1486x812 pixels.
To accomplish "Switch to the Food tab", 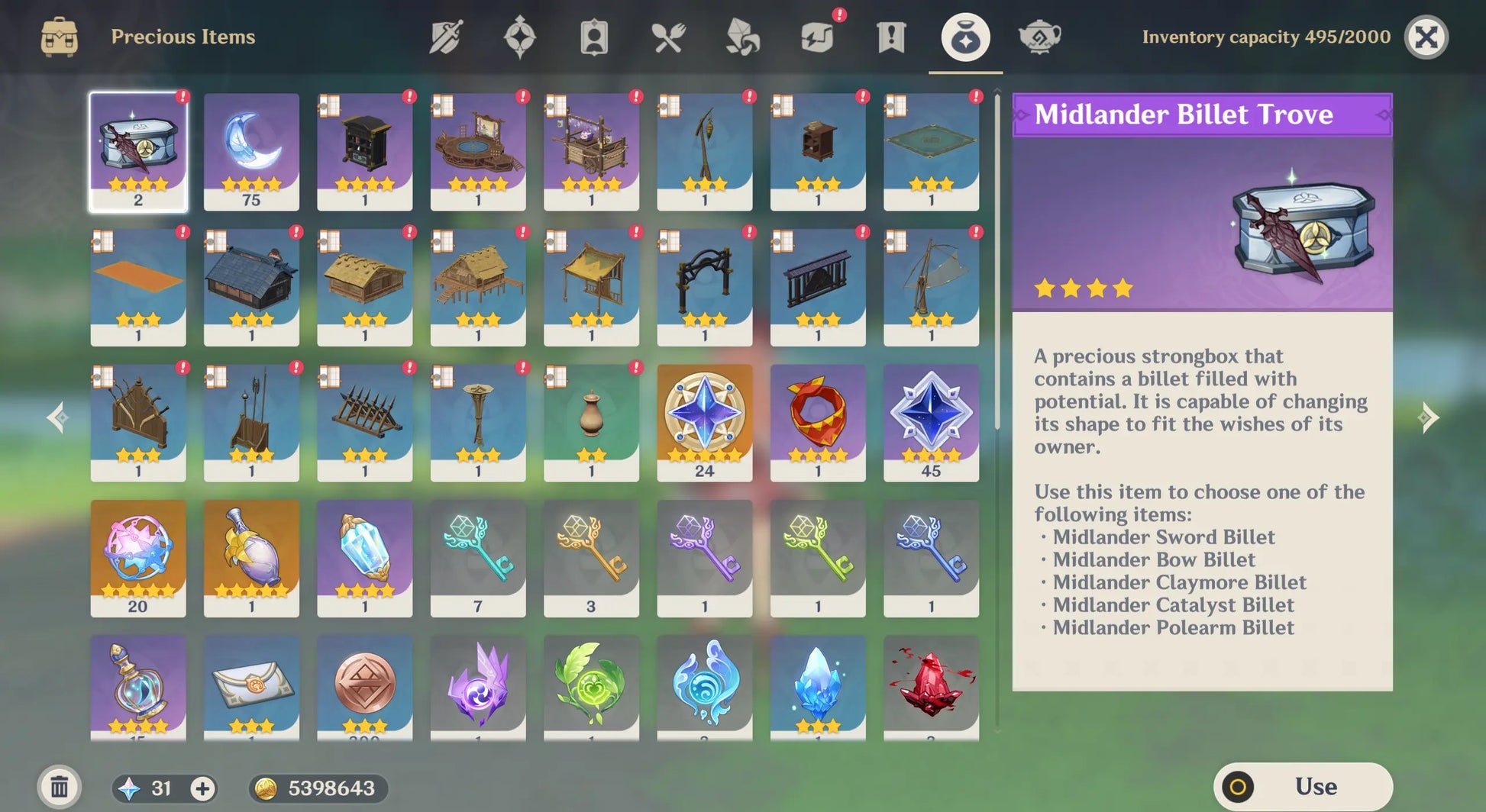I will tap(668, 37).
